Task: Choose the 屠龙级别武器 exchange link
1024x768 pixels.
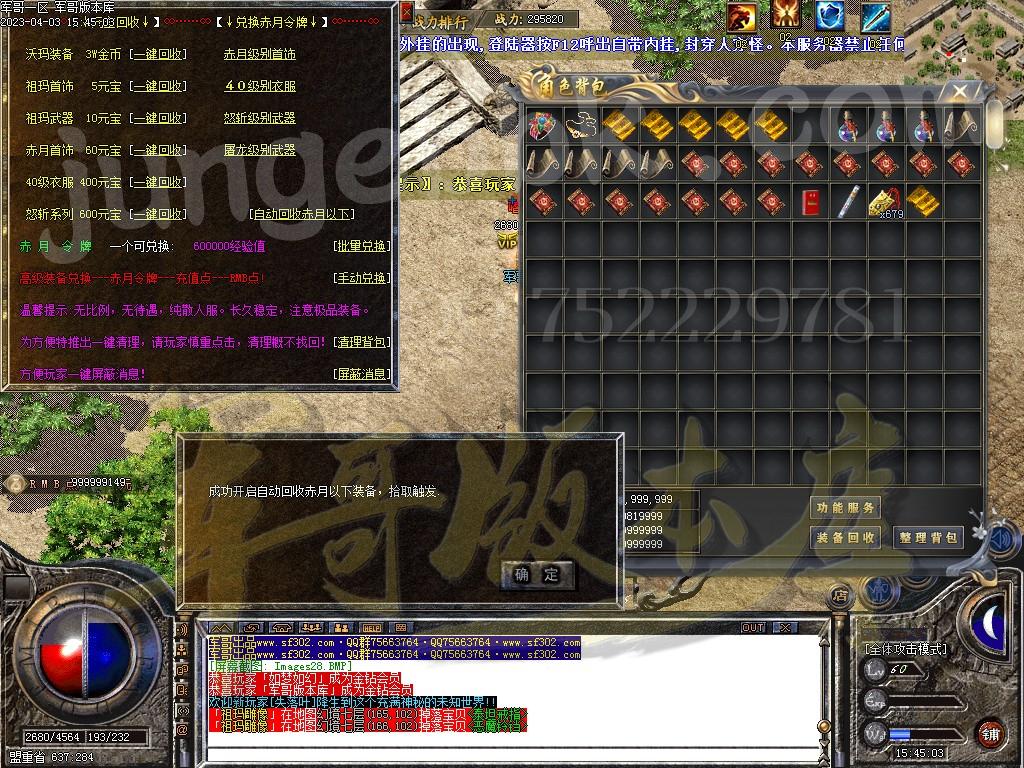Action: coord(260,150)
